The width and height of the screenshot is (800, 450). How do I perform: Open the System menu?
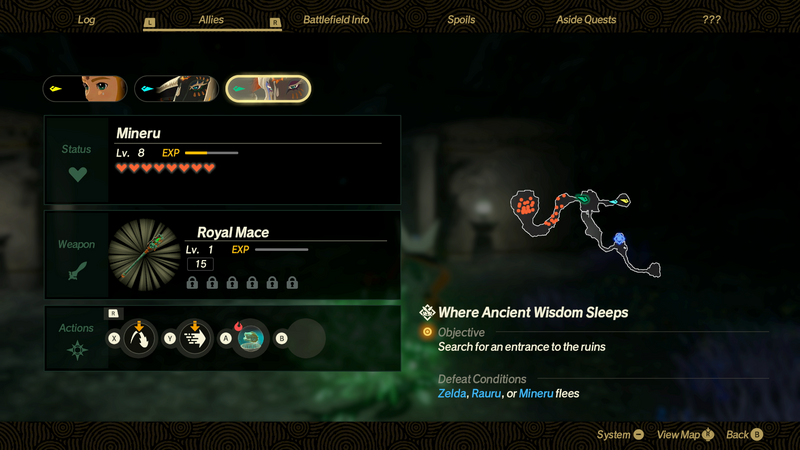[621, 434]
